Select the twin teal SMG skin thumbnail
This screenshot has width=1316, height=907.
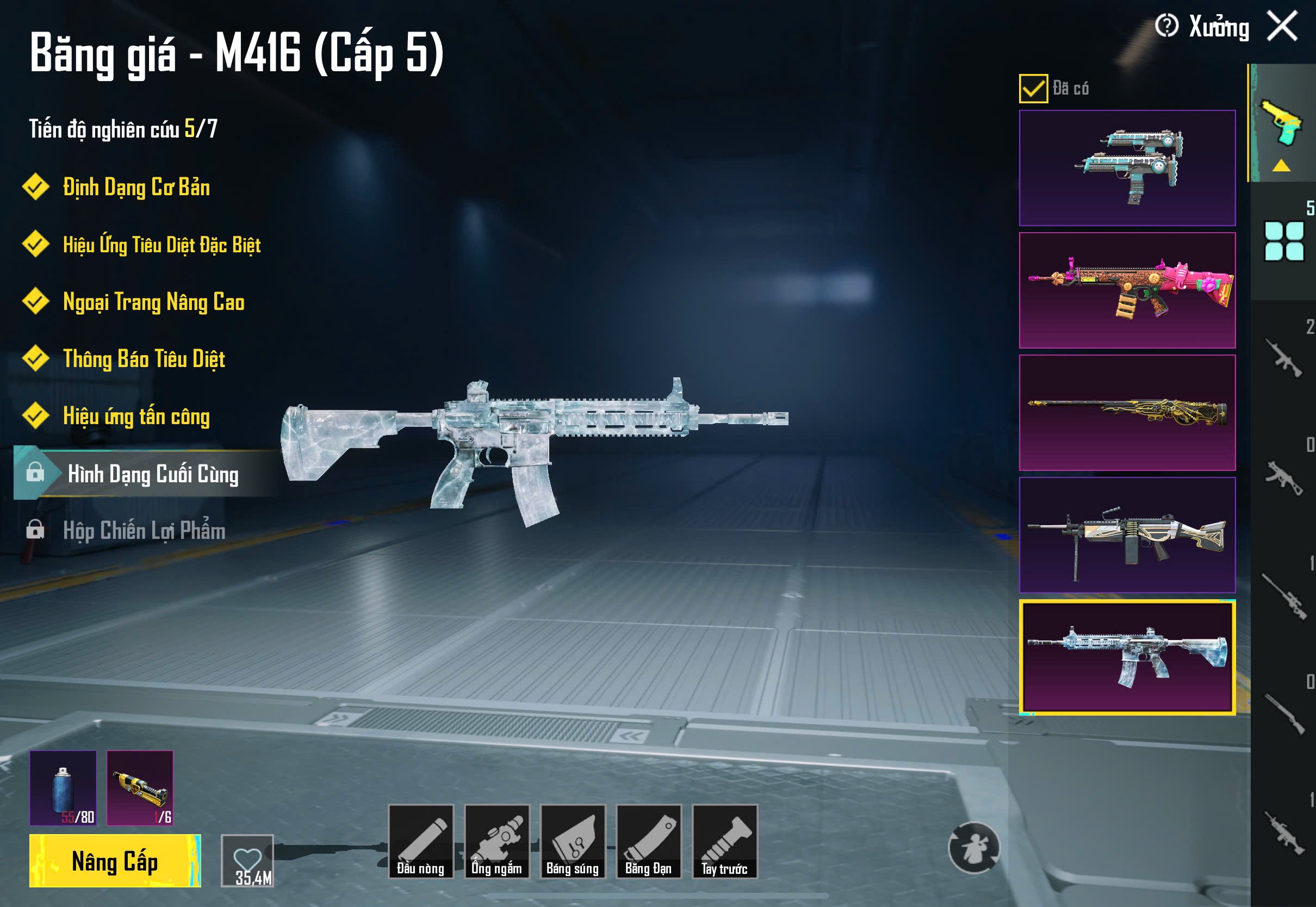point(1127,168)
